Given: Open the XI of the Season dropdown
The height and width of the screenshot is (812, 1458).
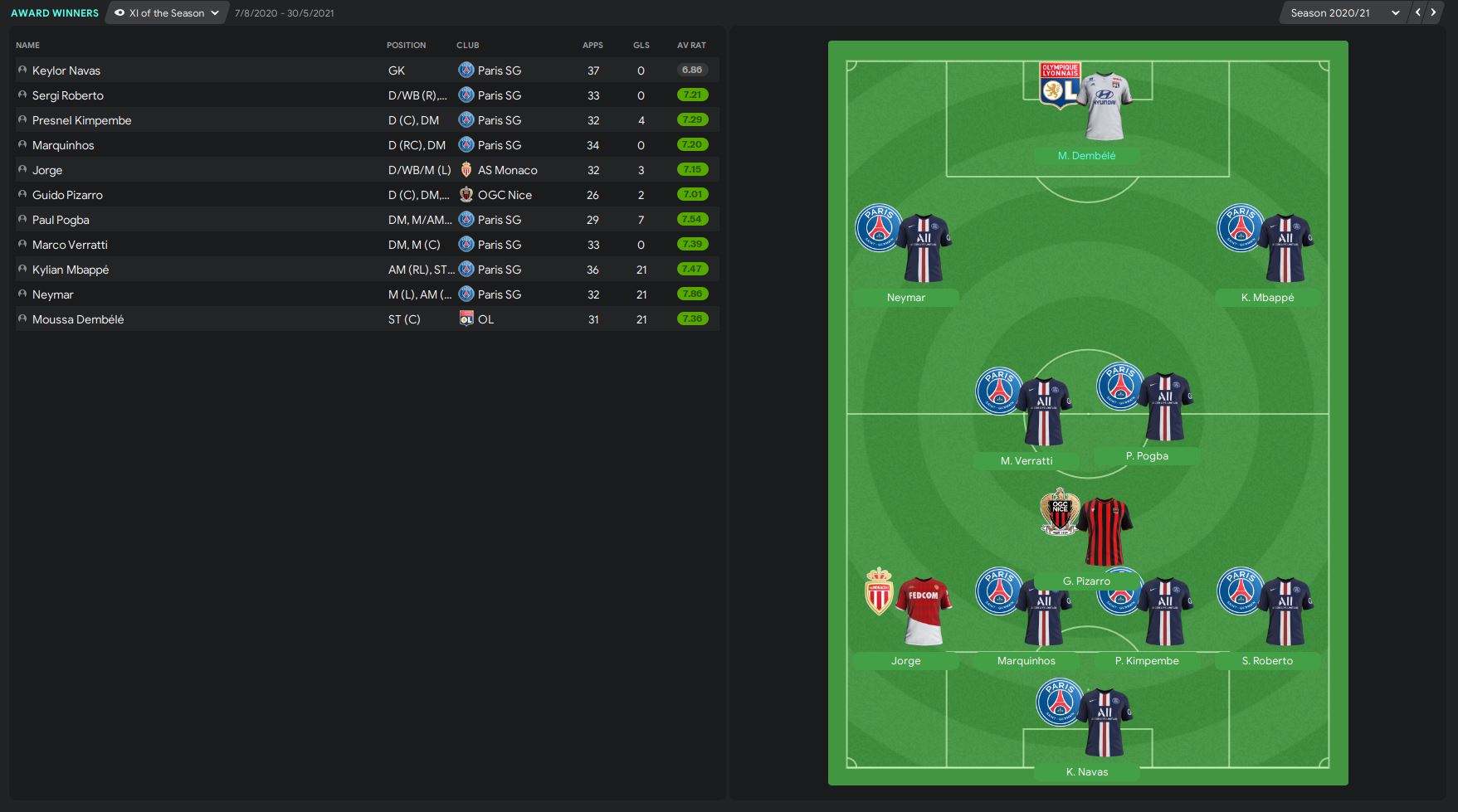Looking at the screenshot, I should 167,13.
